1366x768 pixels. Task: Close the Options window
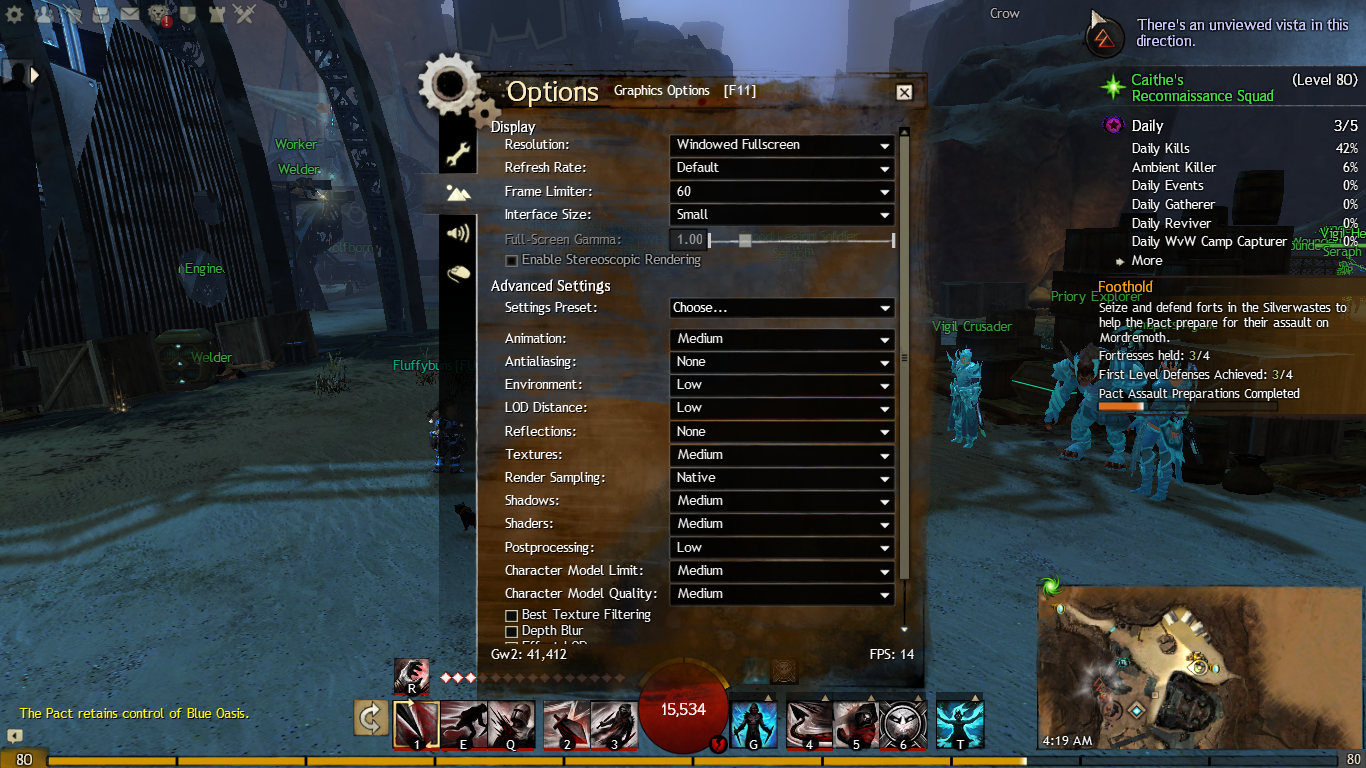tap(904, 92)
